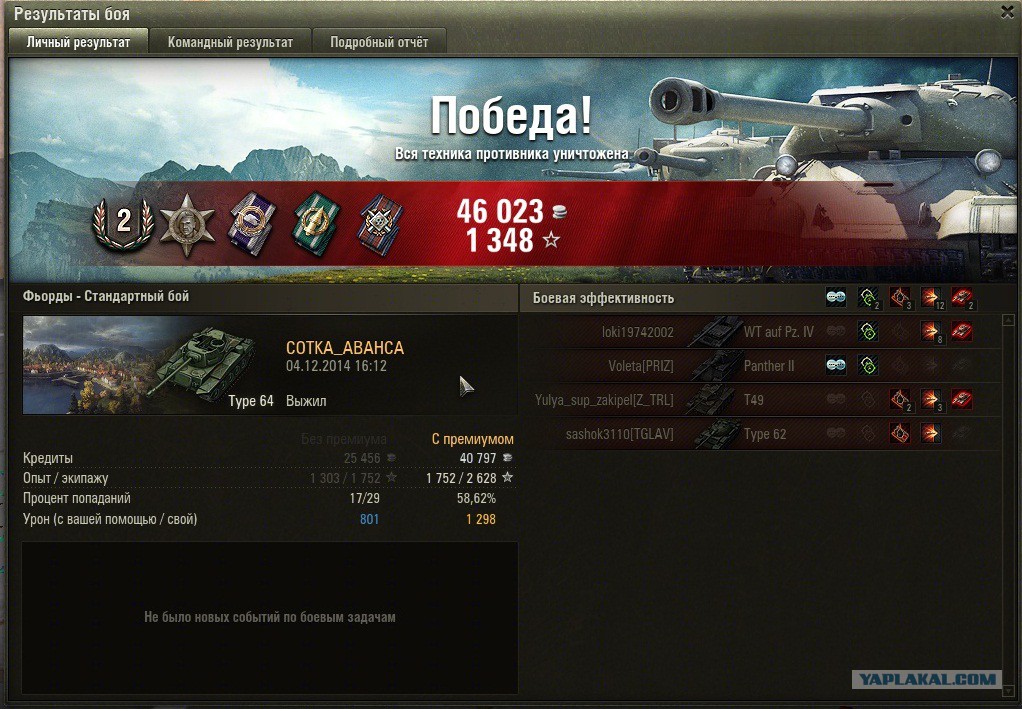Close the battle results window

point(1007,12)
